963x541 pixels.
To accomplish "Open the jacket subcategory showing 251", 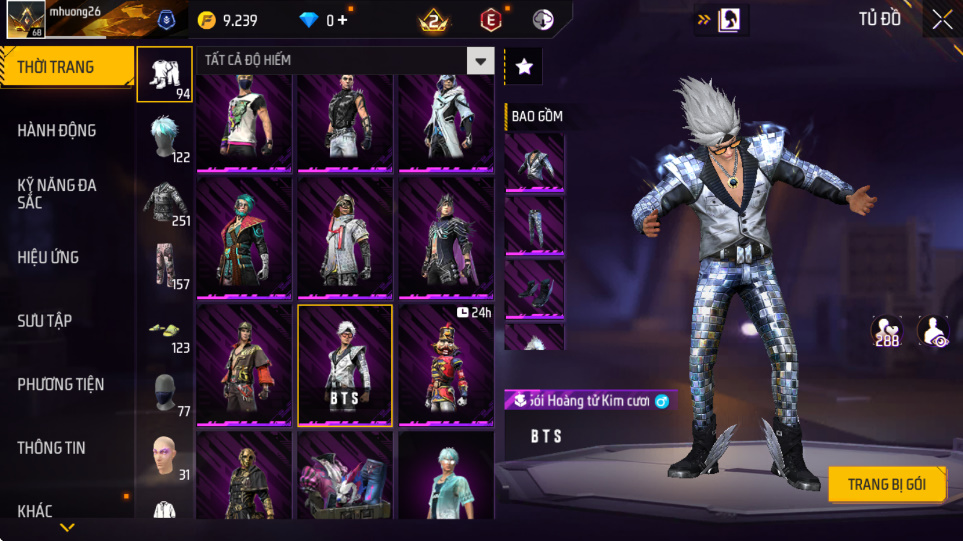I will pos(165,203).
